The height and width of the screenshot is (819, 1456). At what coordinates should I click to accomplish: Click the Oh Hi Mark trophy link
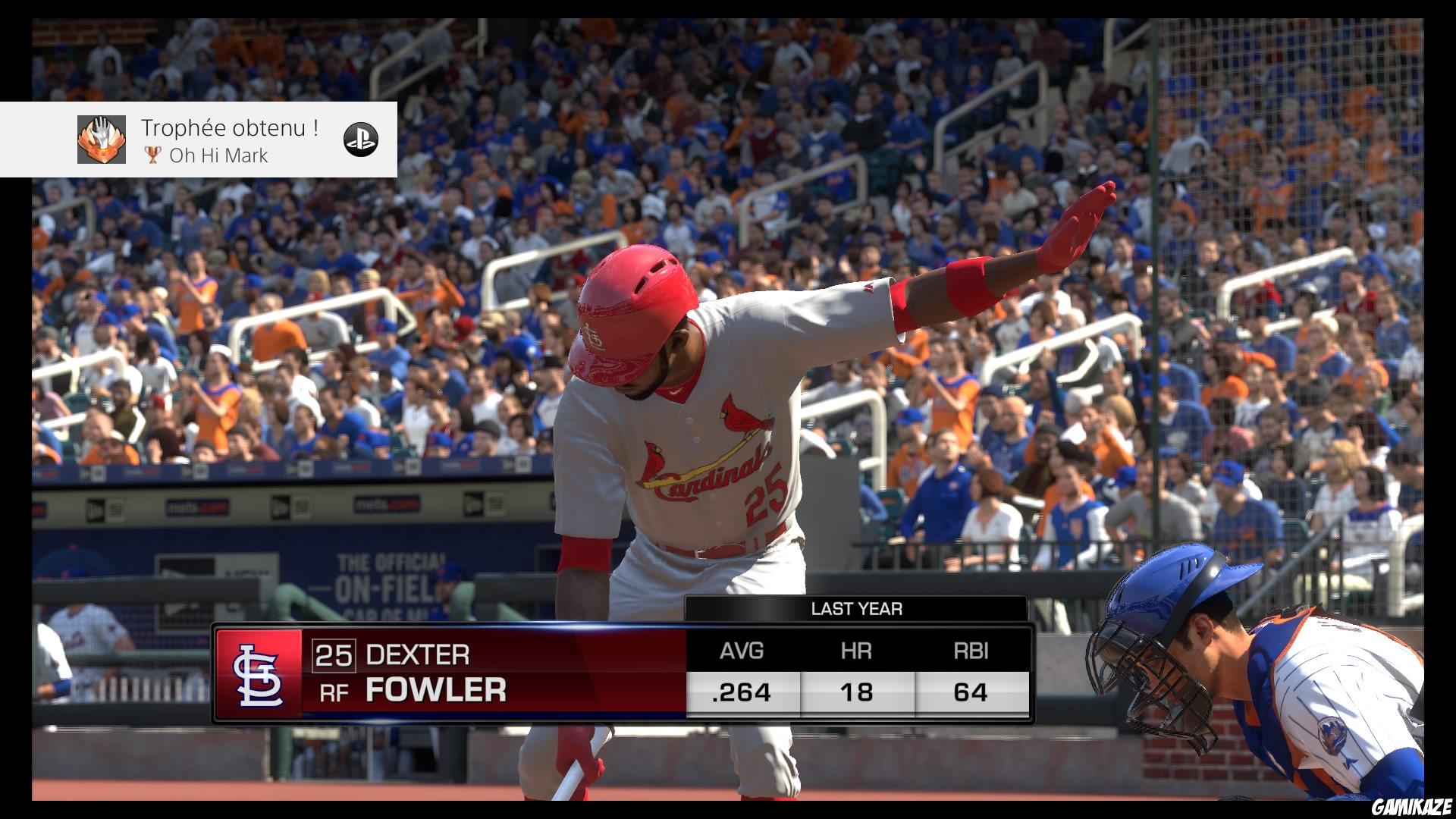click(220, 155)
